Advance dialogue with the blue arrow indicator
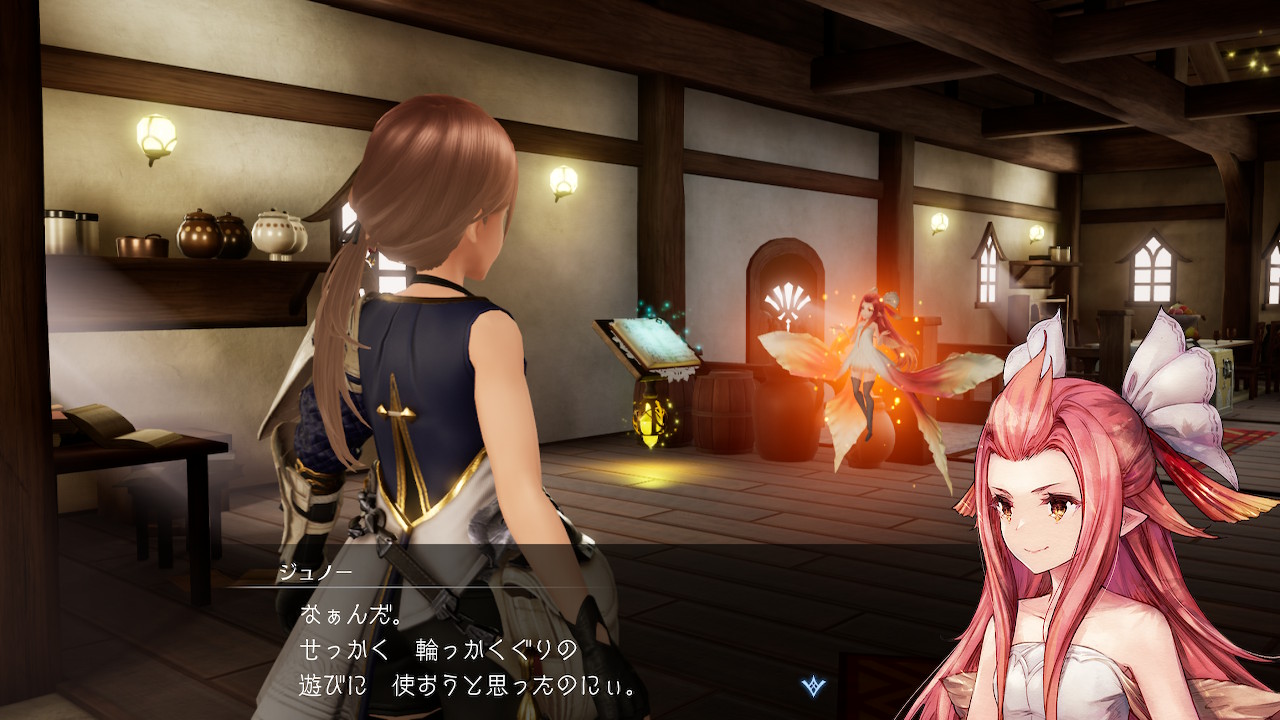 pyautogui.click(x=813, y=686)
